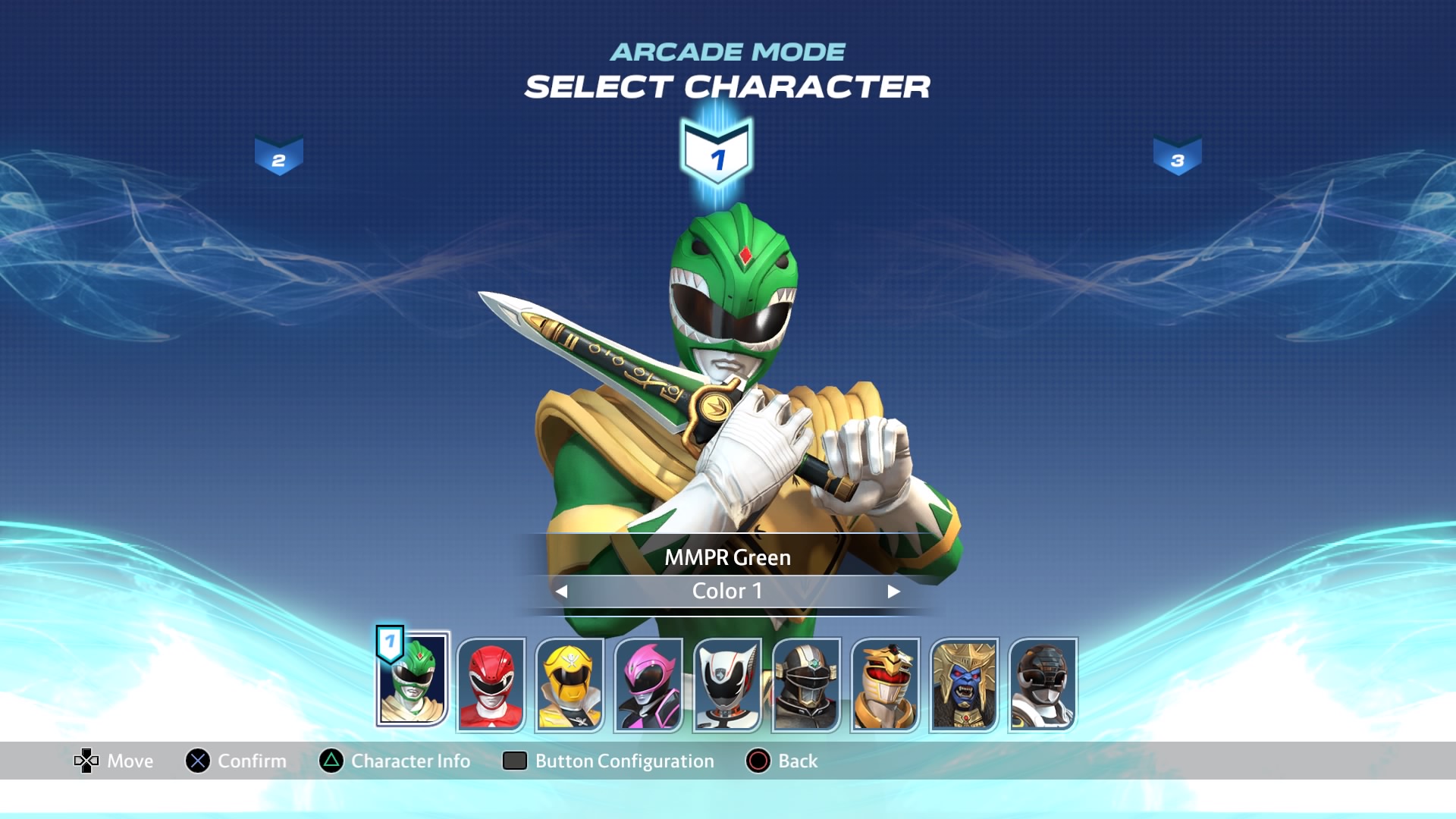1456x819 pixels.
Task: Choose the Red Ranger portrait
Action: click(491, 685)
